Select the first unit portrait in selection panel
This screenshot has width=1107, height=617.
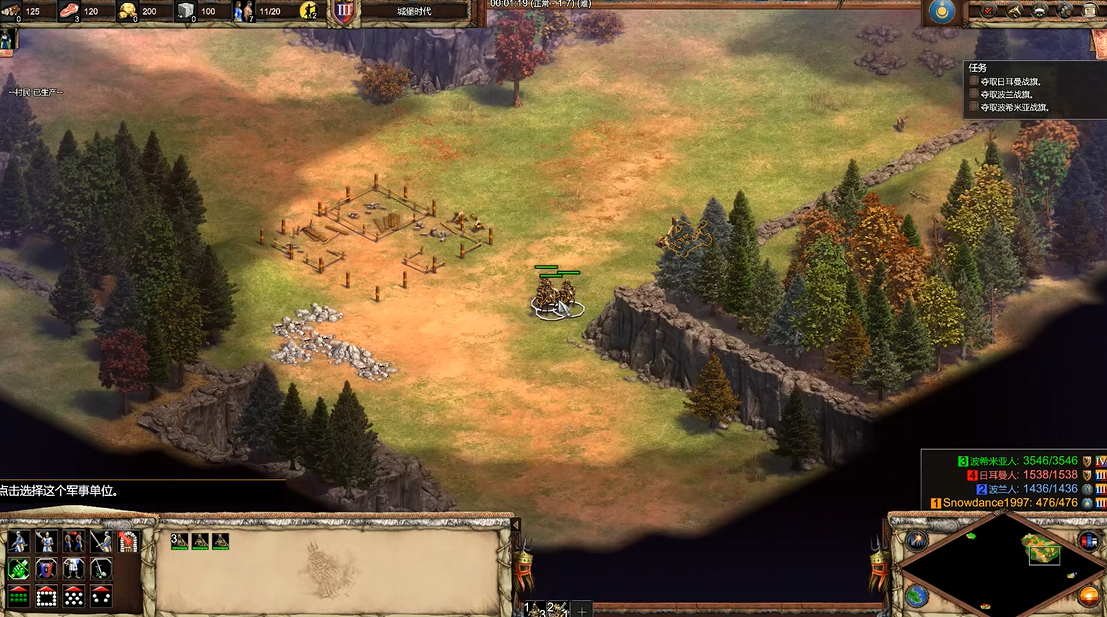click(180, 541)
